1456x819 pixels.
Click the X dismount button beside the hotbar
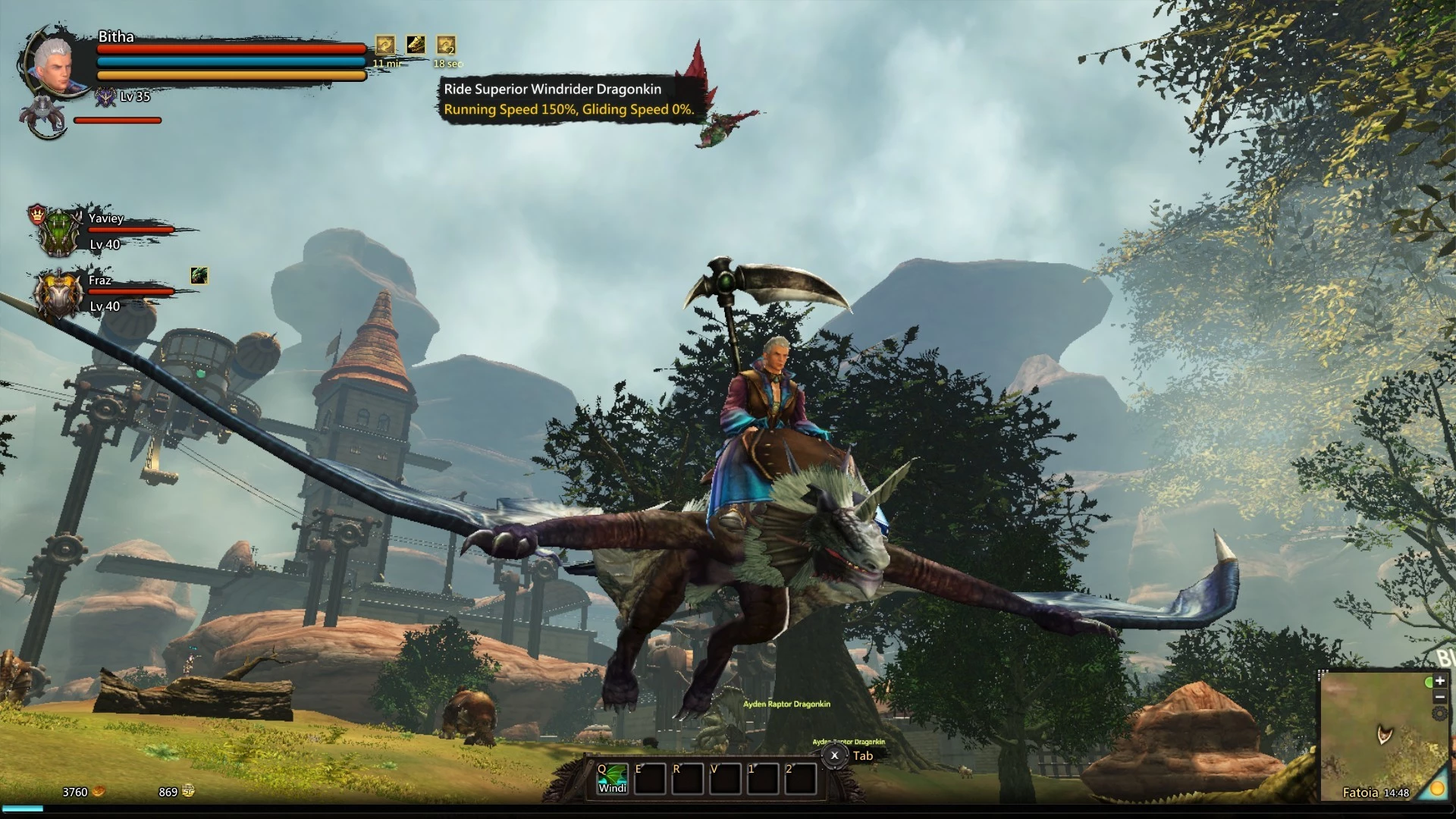[834, 755]
